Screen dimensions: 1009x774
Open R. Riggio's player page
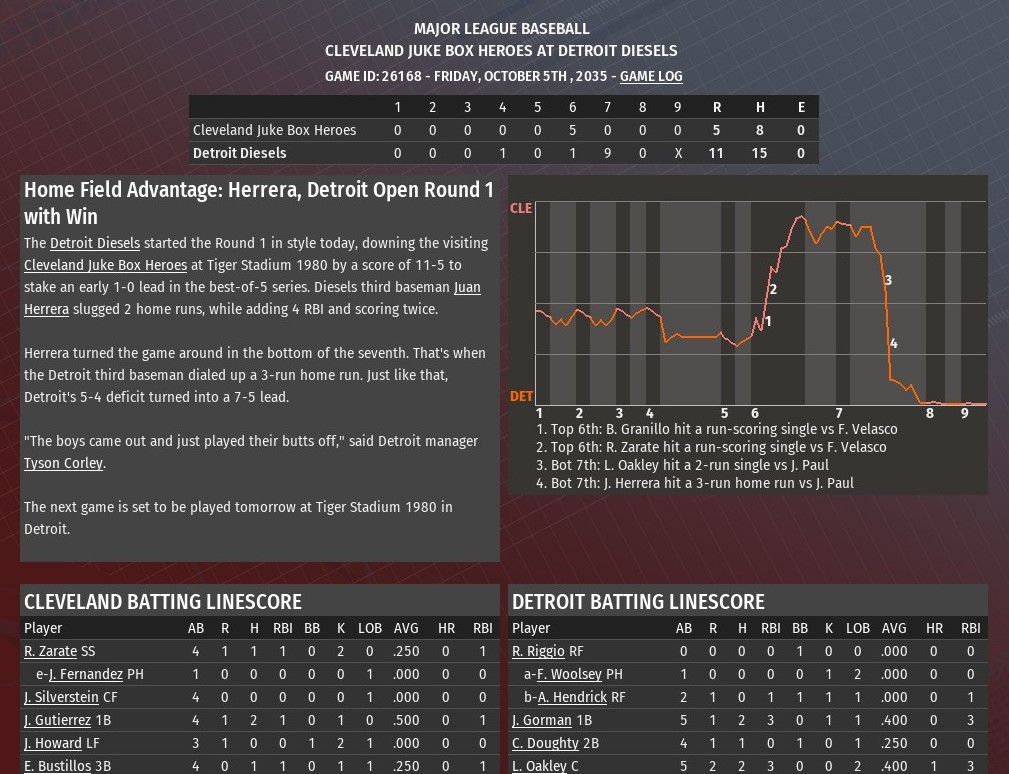[x=538, y=651]
